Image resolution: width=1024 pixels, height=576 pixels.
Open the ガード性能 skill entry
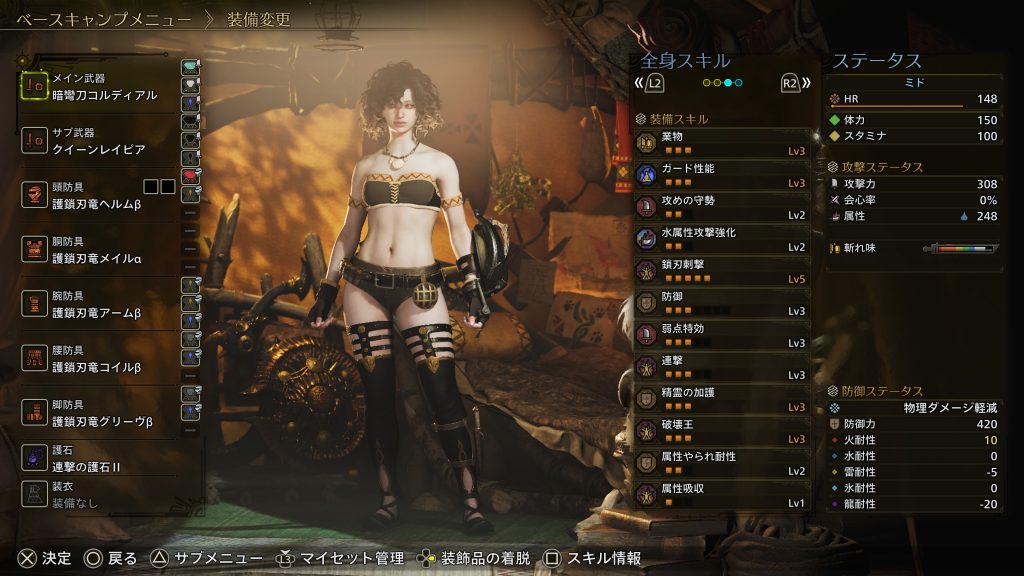pos(724,174)
